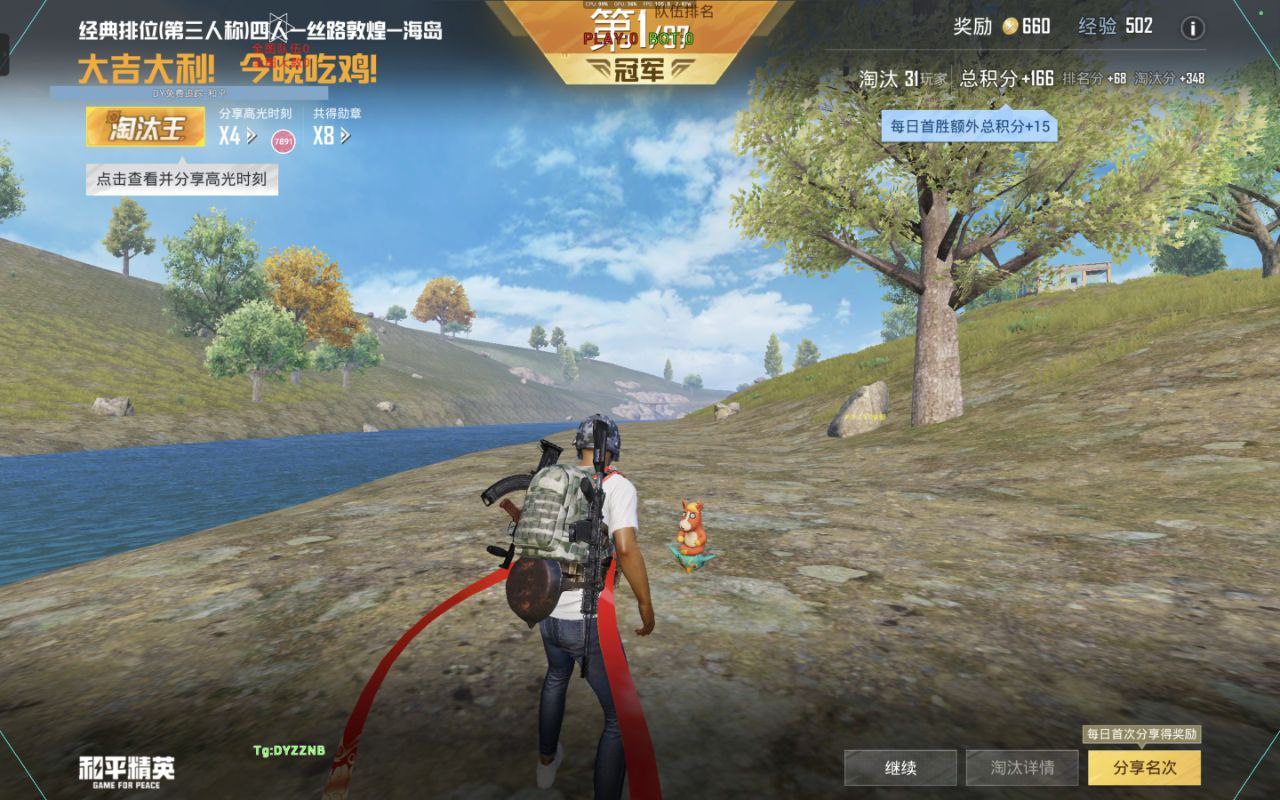The image size is (1280, 800).
Task: Open 淘汰详情 elimination details
Action: 1022,768
